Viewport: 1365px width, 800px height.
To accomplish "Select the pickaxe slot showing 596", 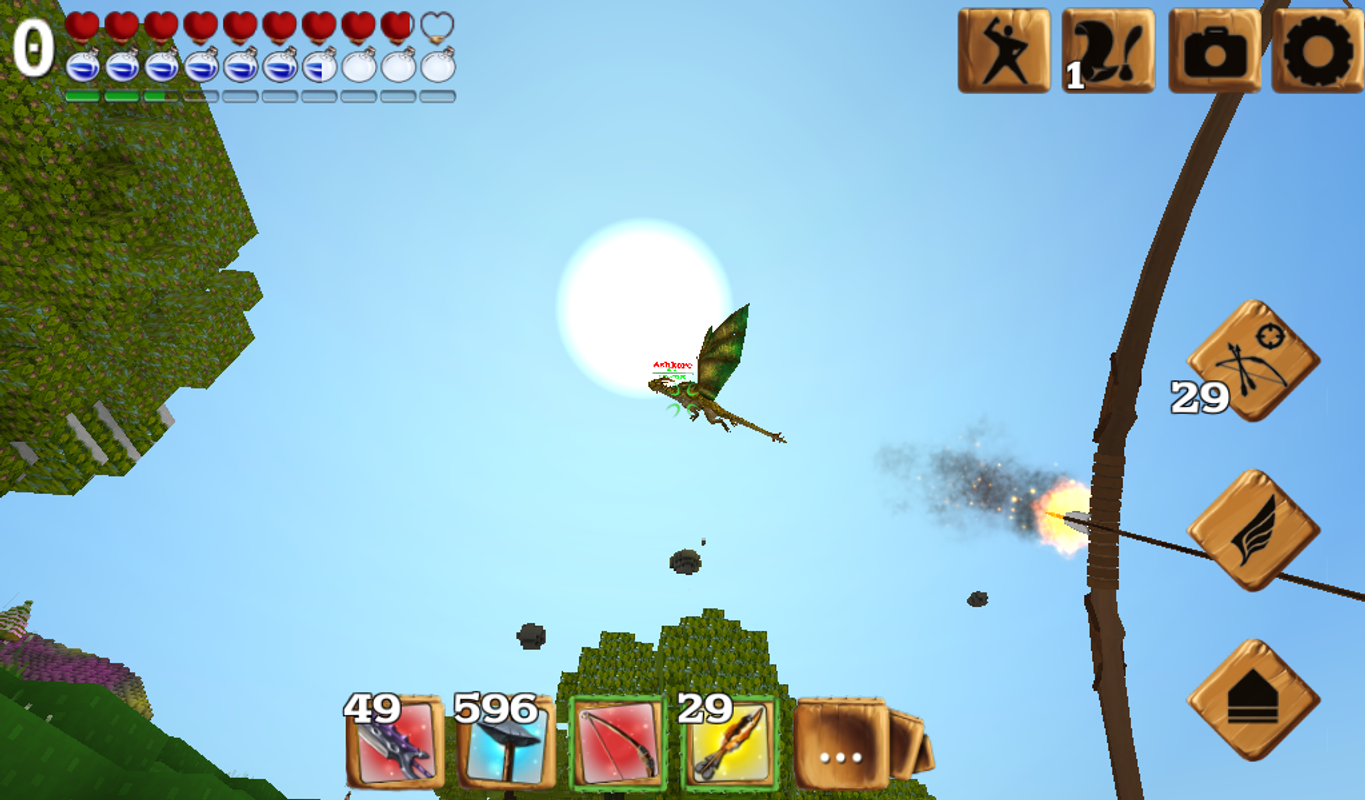I will click(x=506, y=749).
